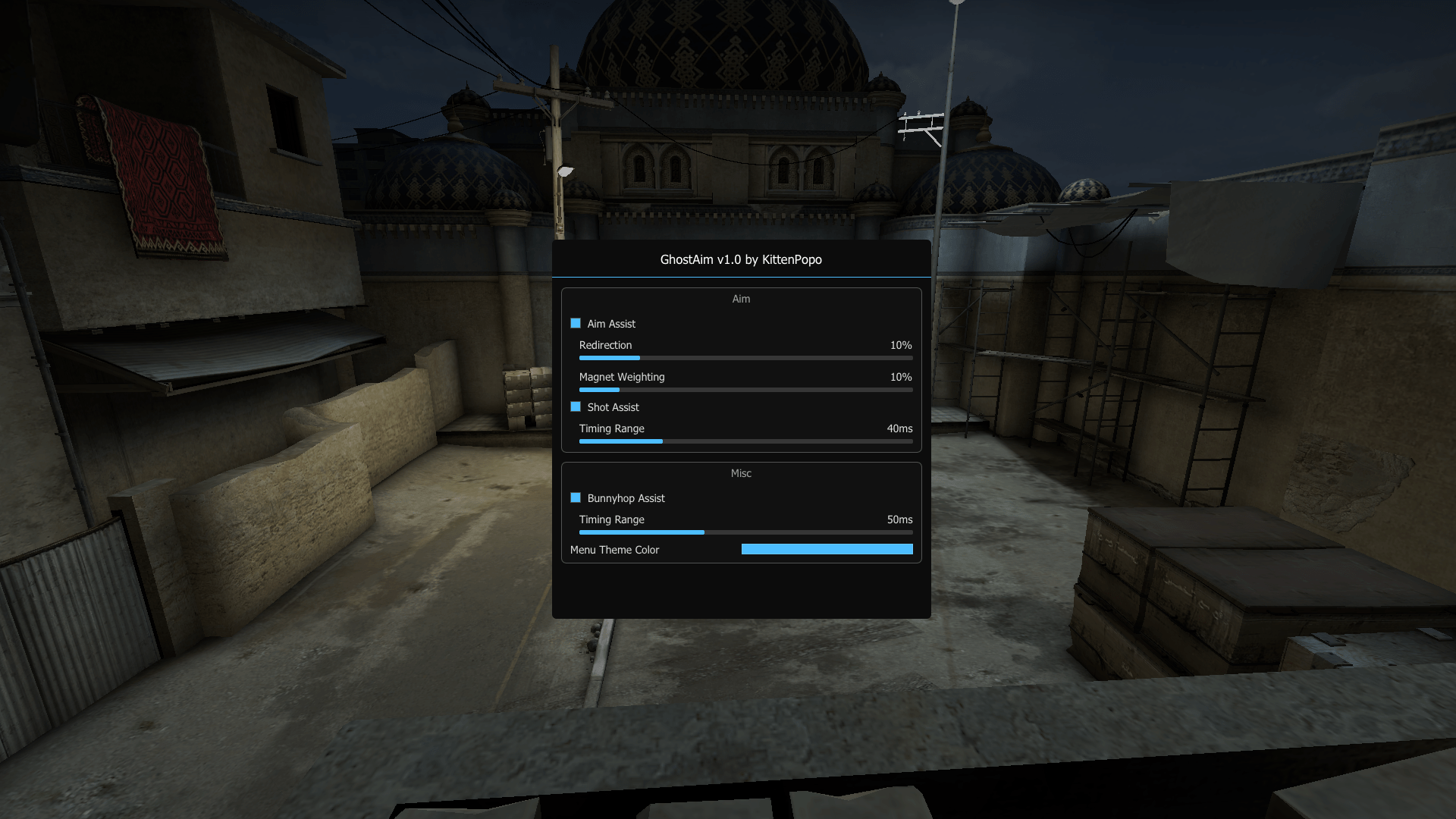
Task: Toggle the Shot Assist checkbox
Action: [575, 406]
